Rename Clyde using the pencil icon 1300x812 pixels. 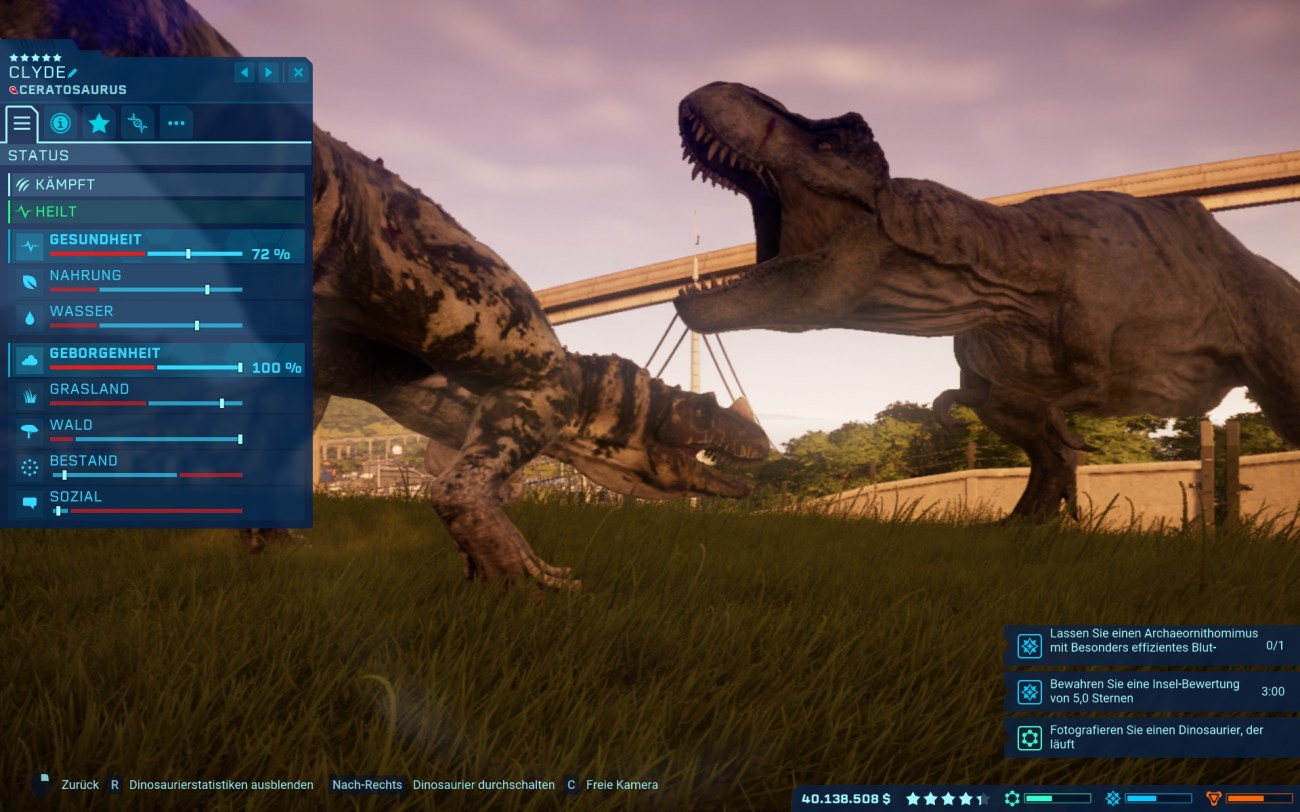pyautogui.click(x=73, y=73)
